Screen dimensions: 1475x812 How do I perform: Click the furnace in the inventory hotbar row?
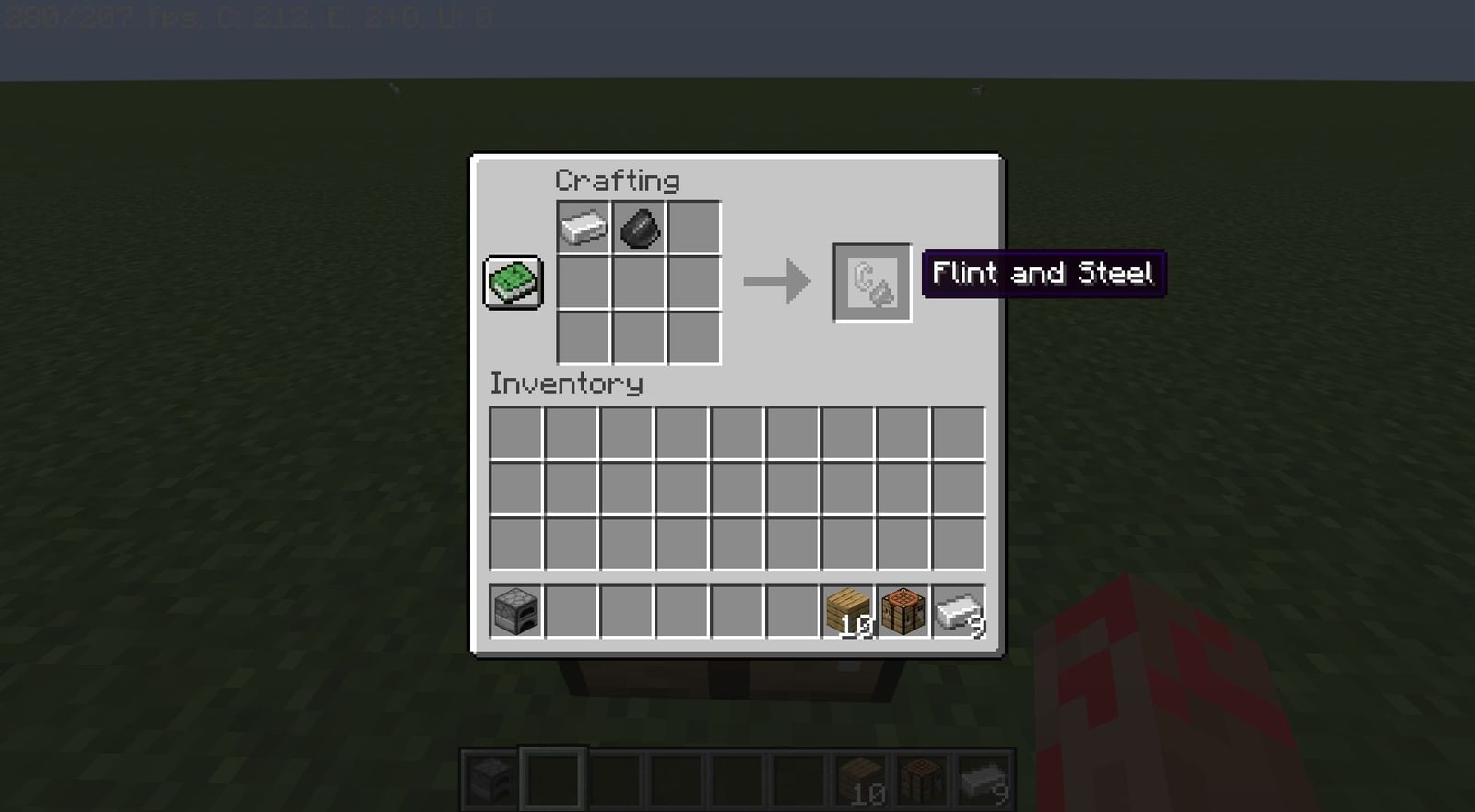pyautogui.click(x=513, y=610)
